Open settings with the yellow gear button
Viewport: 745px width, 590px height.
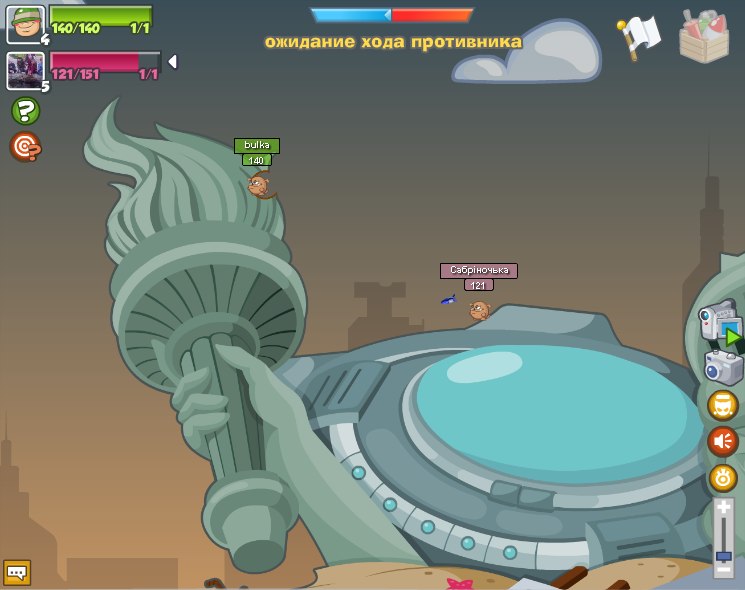coord(722,477)
